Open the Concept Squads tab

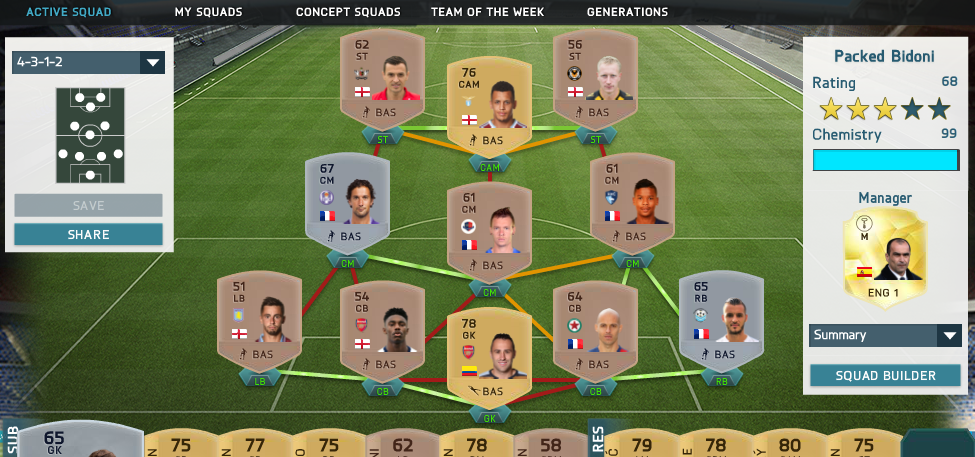pyautogui.click(x=348, y=12)
